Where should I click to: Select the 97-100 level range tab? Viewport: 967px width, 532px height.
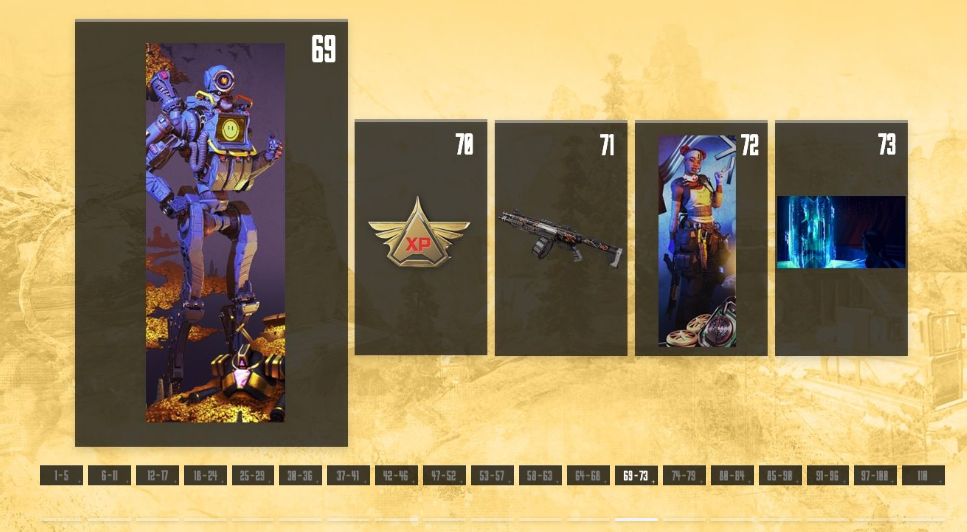(x=876, y=476)
